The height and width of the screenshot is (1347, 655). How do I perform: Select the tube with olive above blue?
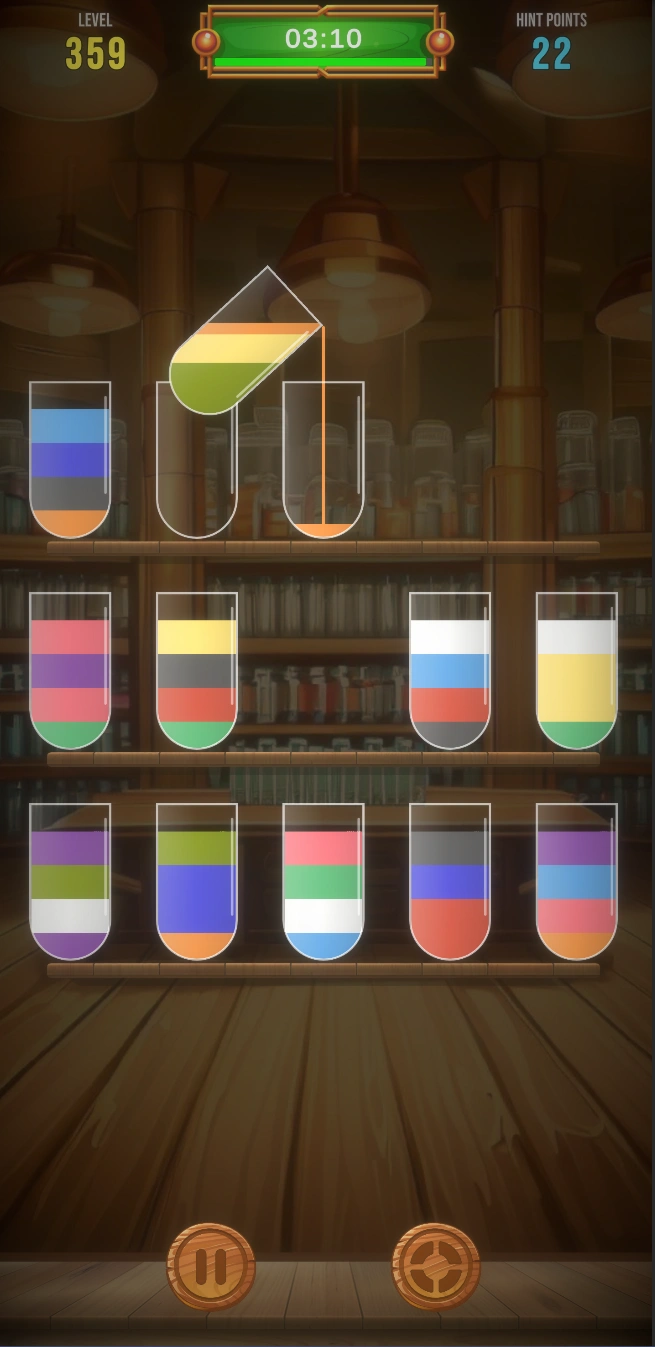tap(197, 881)
